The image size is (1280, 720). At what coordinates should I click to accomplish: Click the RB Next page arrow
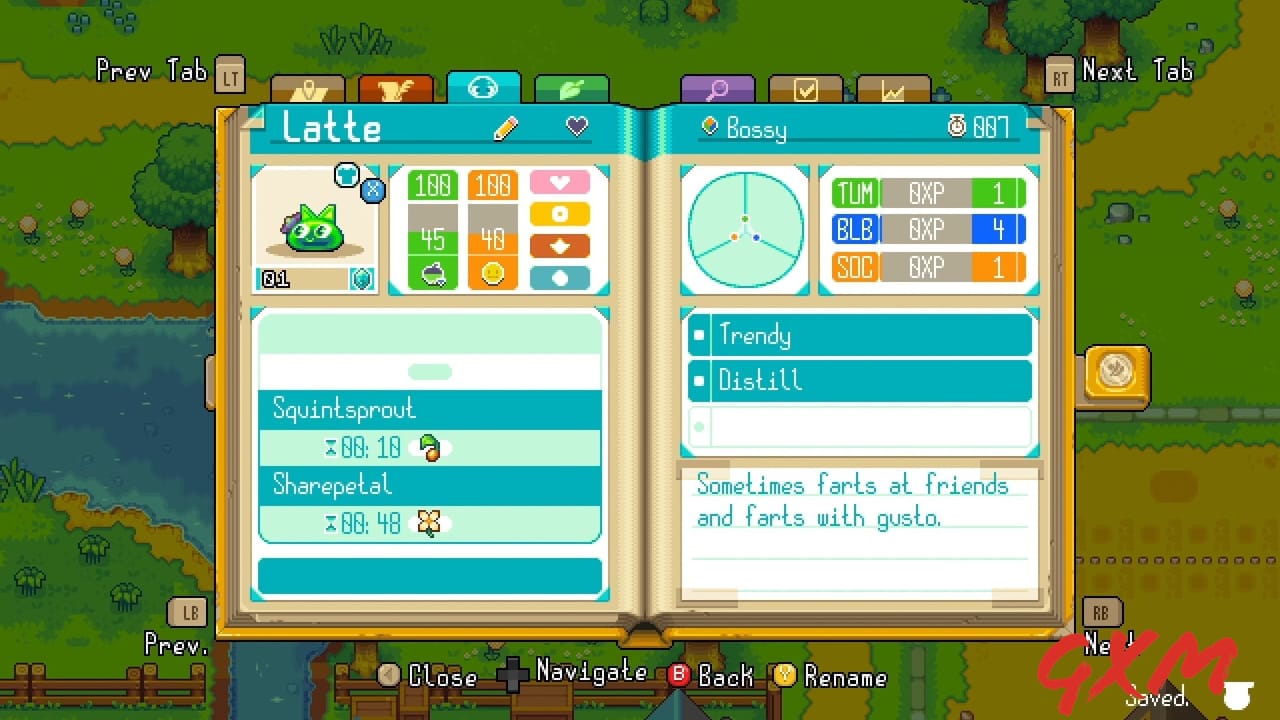click(1100, 612)
